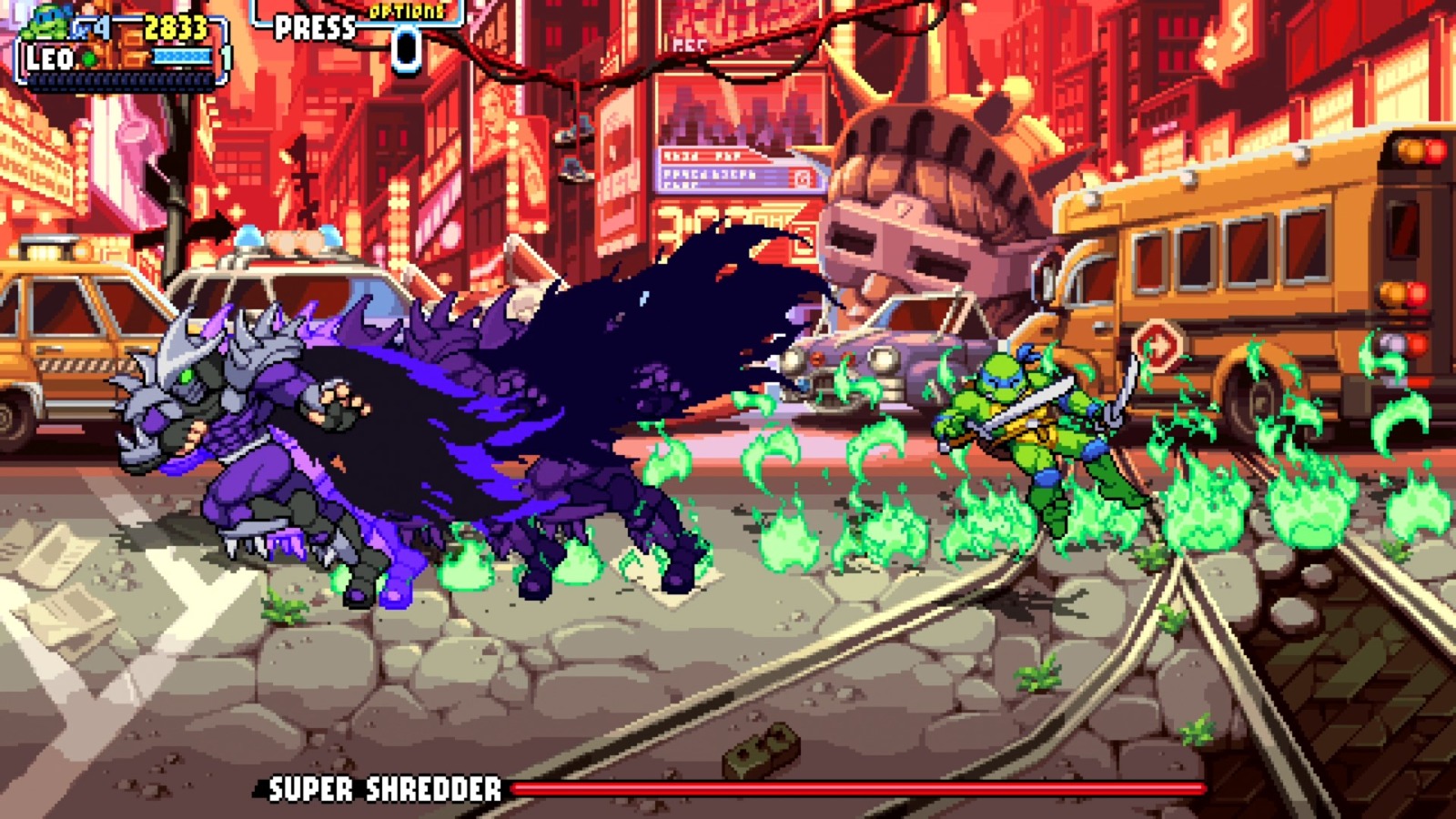Click Leo's blue super meter gauge

[182, 56]
